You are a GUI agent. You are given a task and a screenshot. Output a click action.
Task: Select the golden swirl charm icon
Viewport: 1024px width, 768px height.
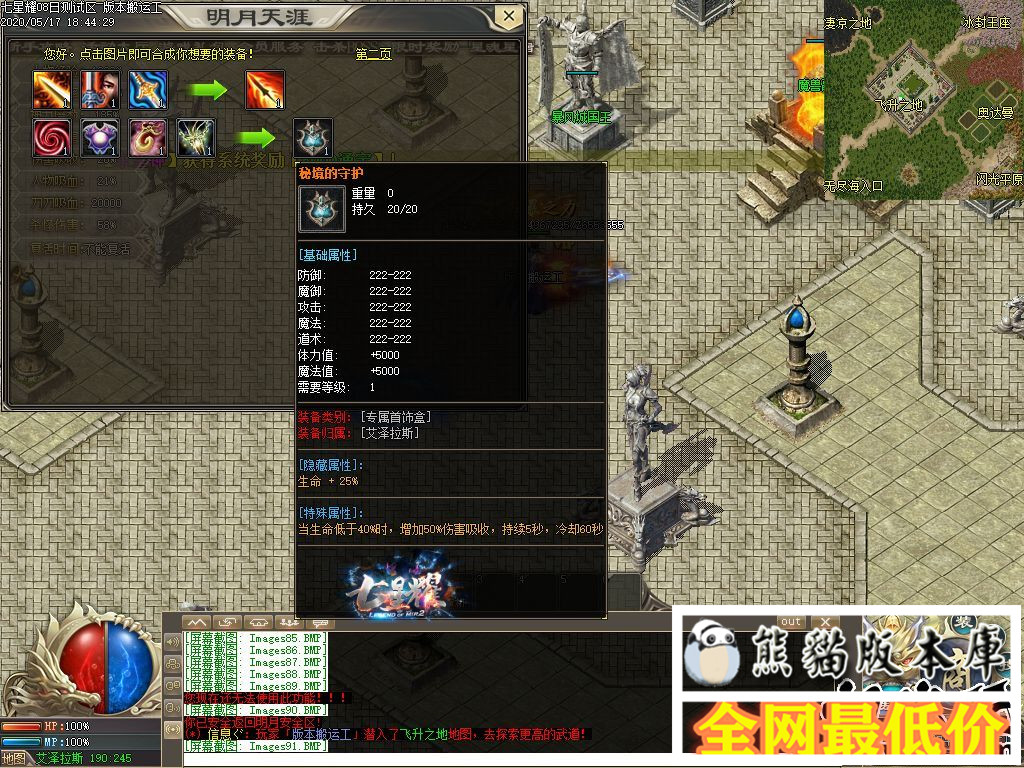[x=148, y=138]
